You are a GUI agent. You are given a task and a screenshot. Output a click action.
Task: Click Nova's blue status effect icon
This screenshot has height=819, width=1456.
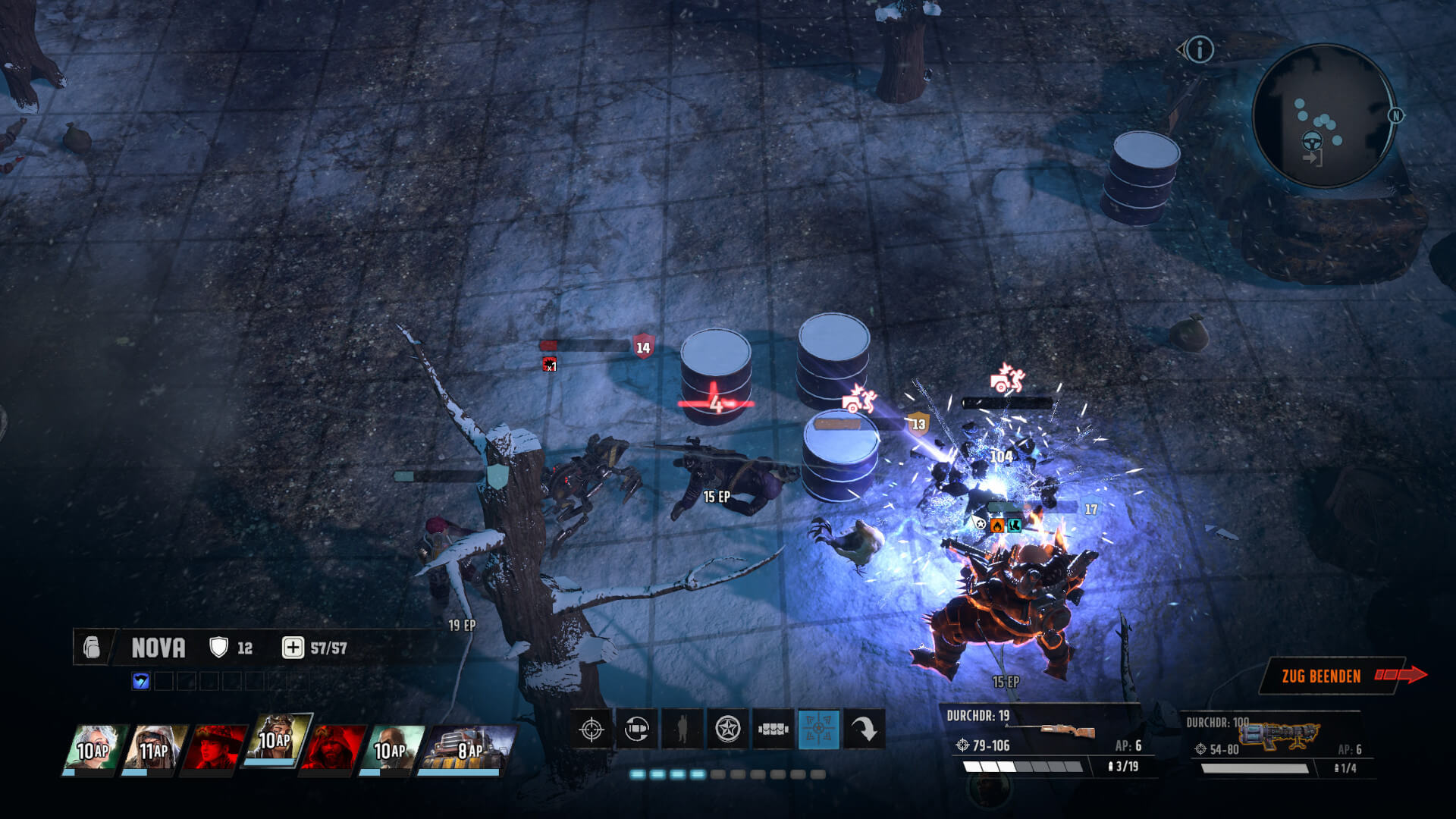coord(141,681)
